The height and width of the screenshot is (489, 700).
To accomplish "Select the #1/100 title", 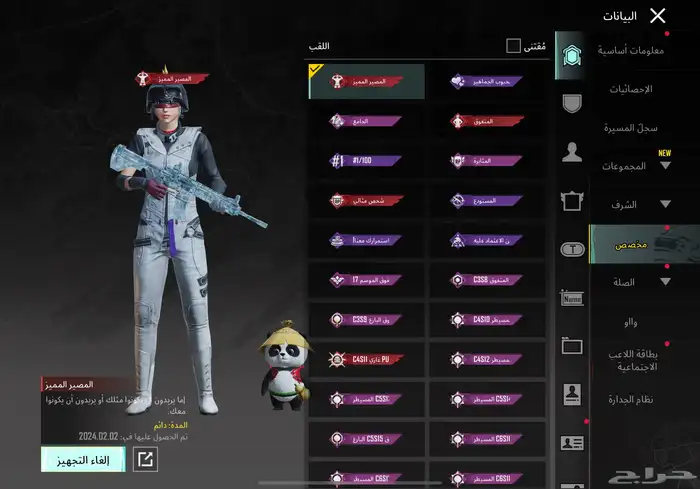I will (x=366, y=160).
